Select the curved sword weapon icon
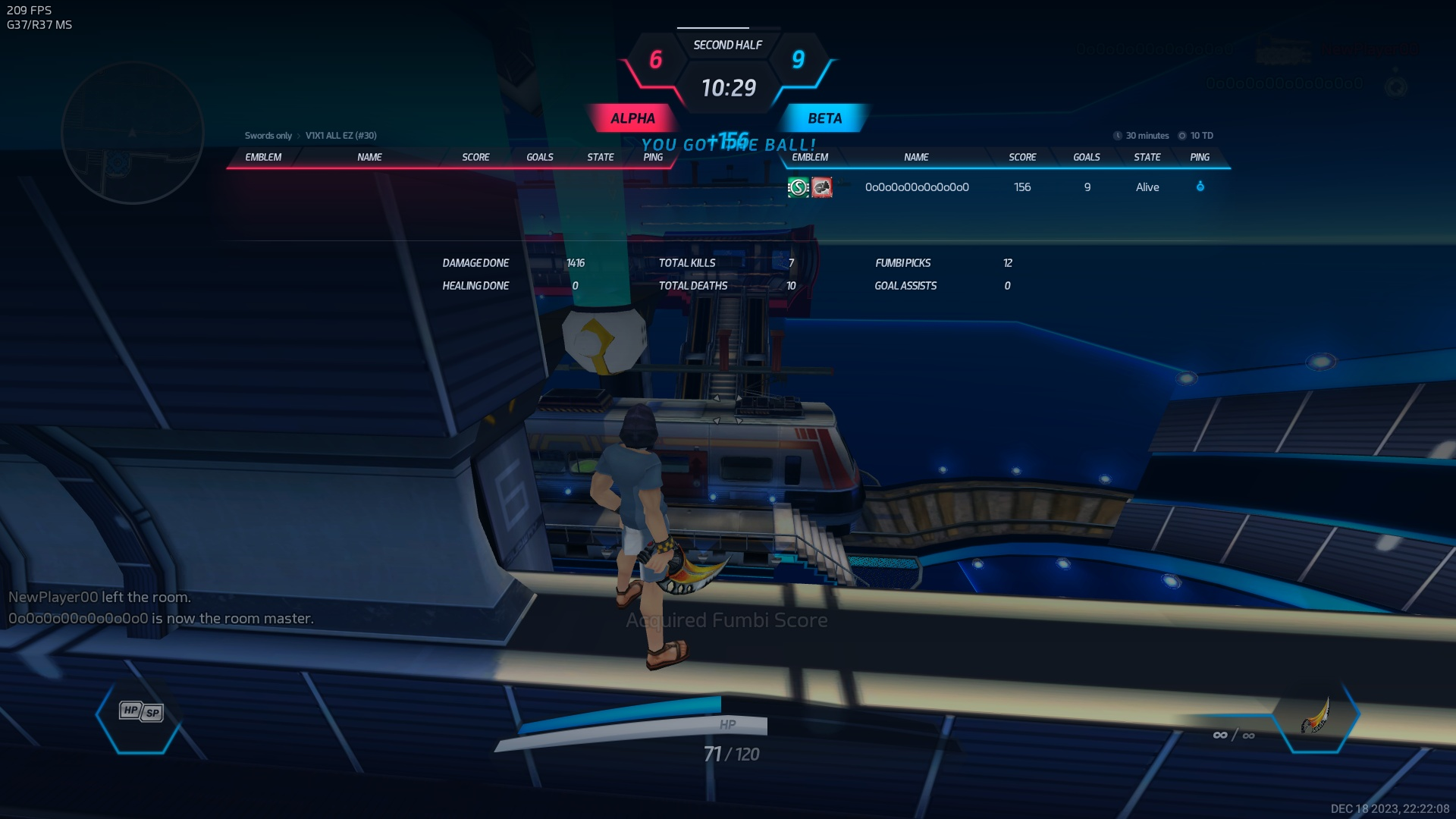 point(1316,716)
